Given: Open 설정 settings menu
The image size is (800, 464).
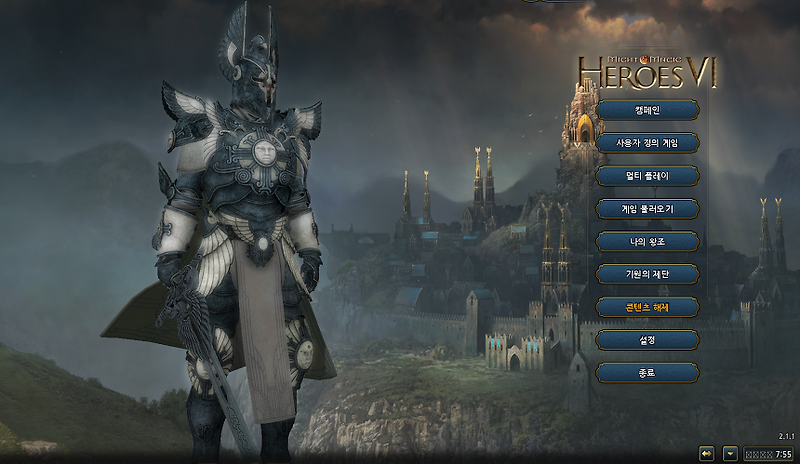Looking at the screenshot, I should coord(647,340).
